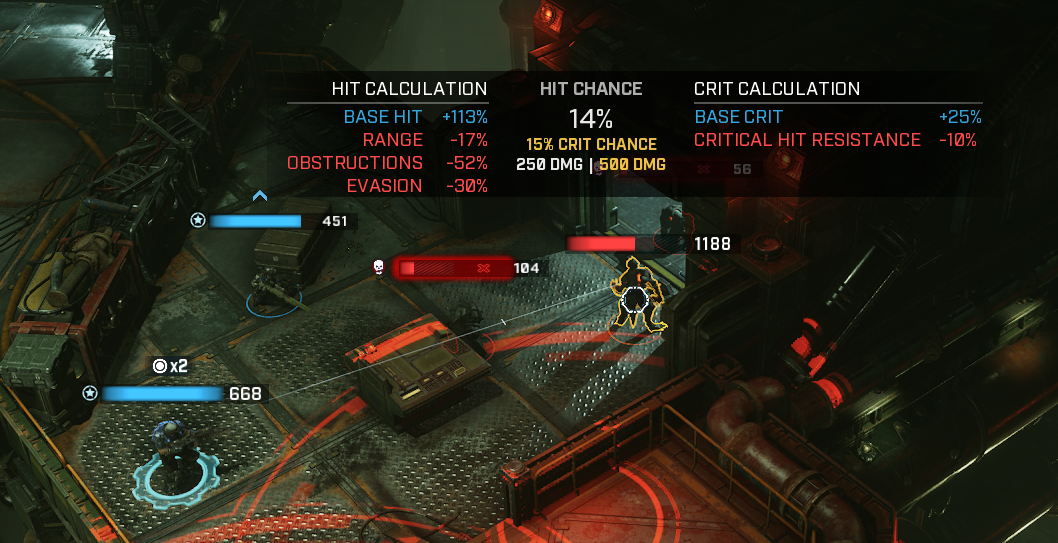This screenshot has width=1058, height=543.
Task: Click the targeting reticle on the yellow-outlined enemy
Action: point(634,299)
